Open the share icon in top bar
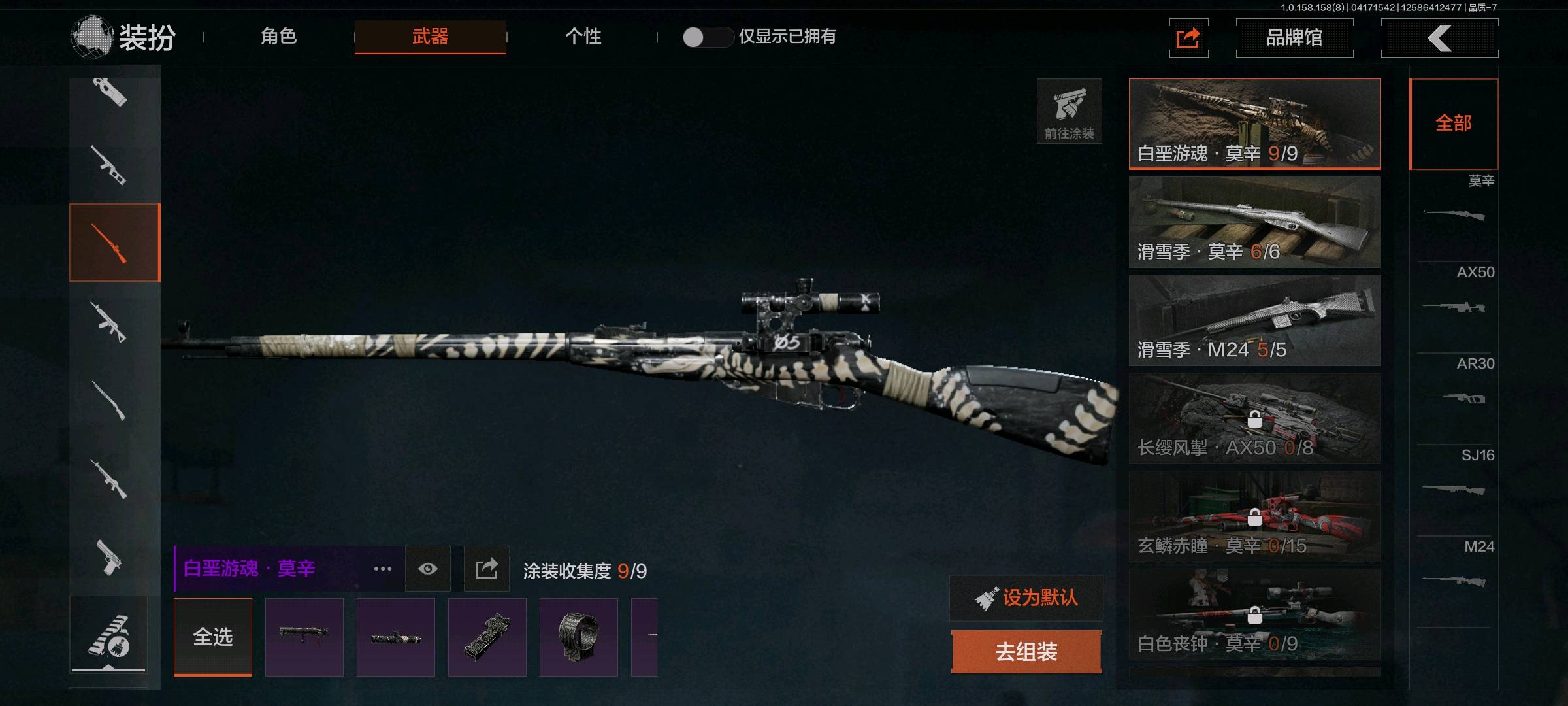The height and width of the screenshot is (706, 1568). [1188, 38]
